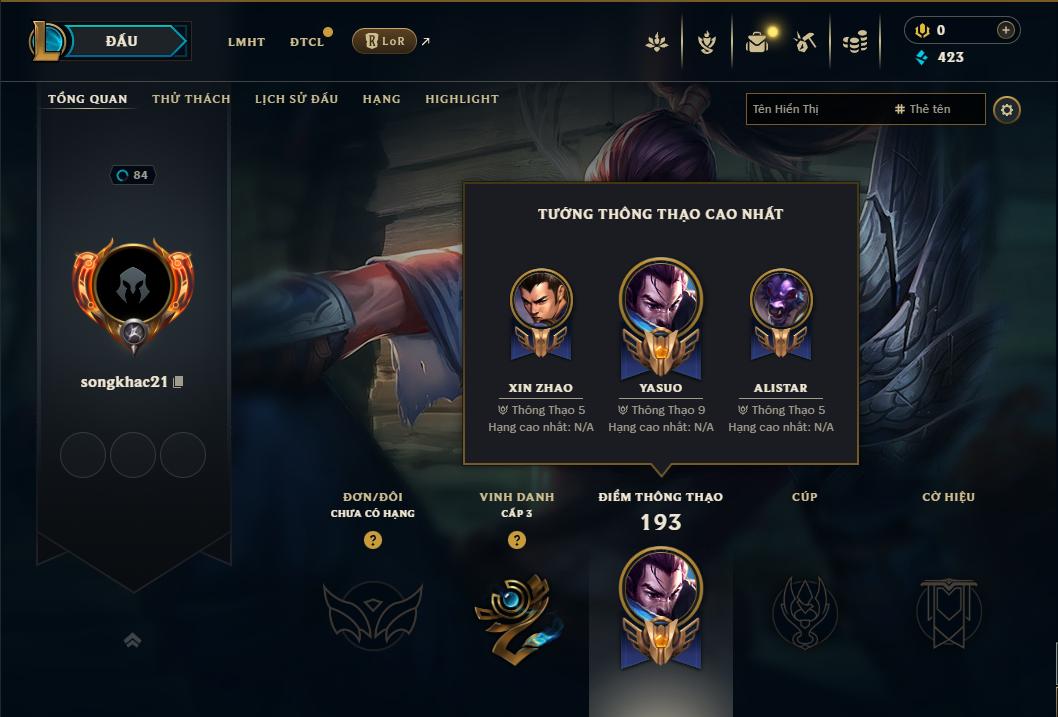This screenshot has width=1058, height=717.
Task: Open the ĐTCL section
Action: 307,42
